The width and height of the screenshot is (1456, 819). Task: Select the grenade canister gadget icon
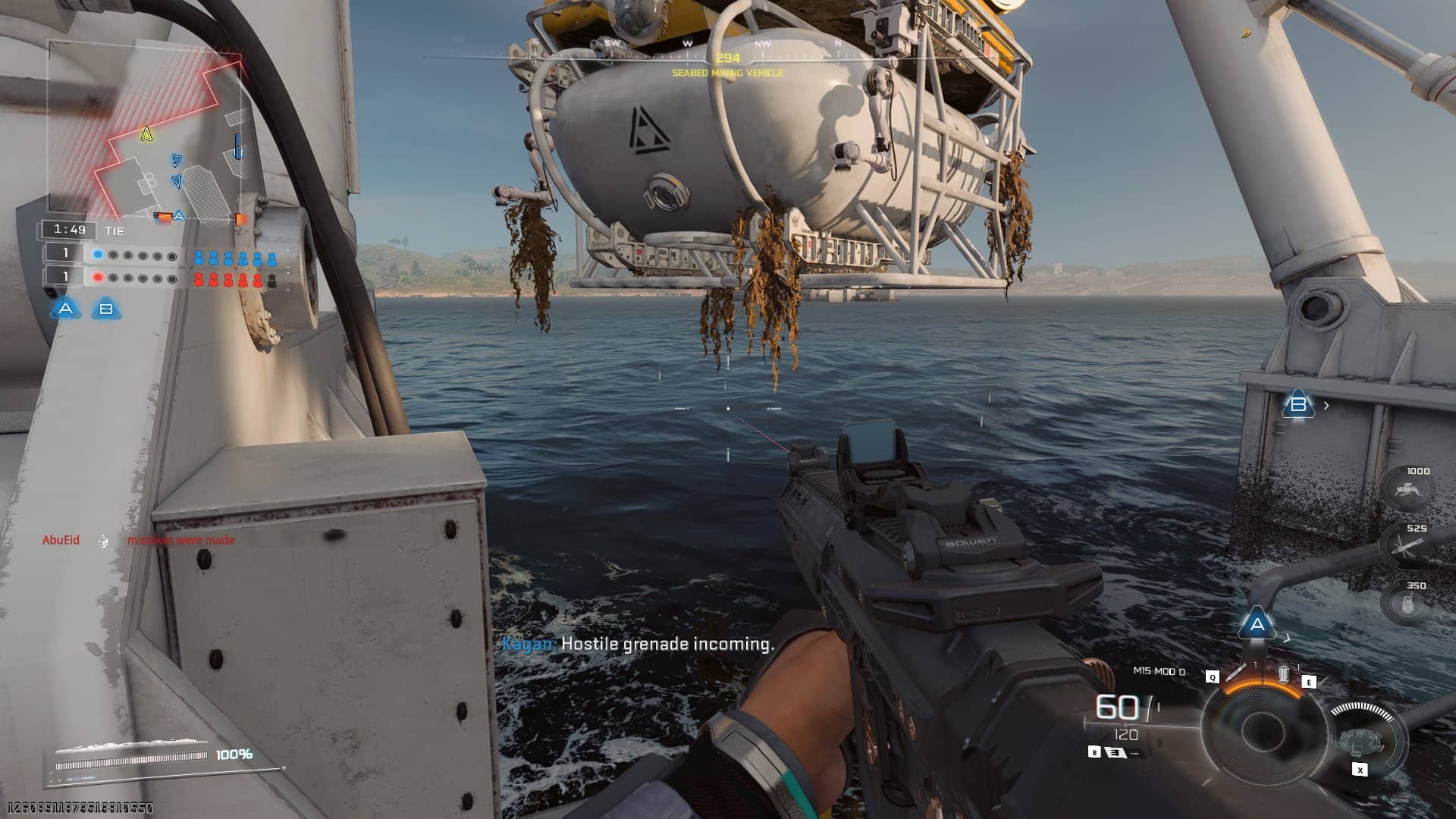tap(1283, 673)
